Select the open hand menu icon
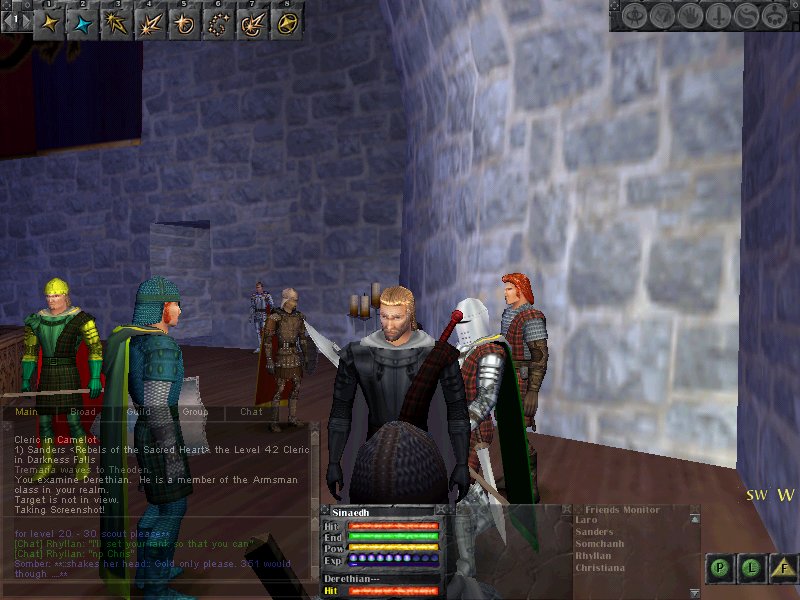 689,17
